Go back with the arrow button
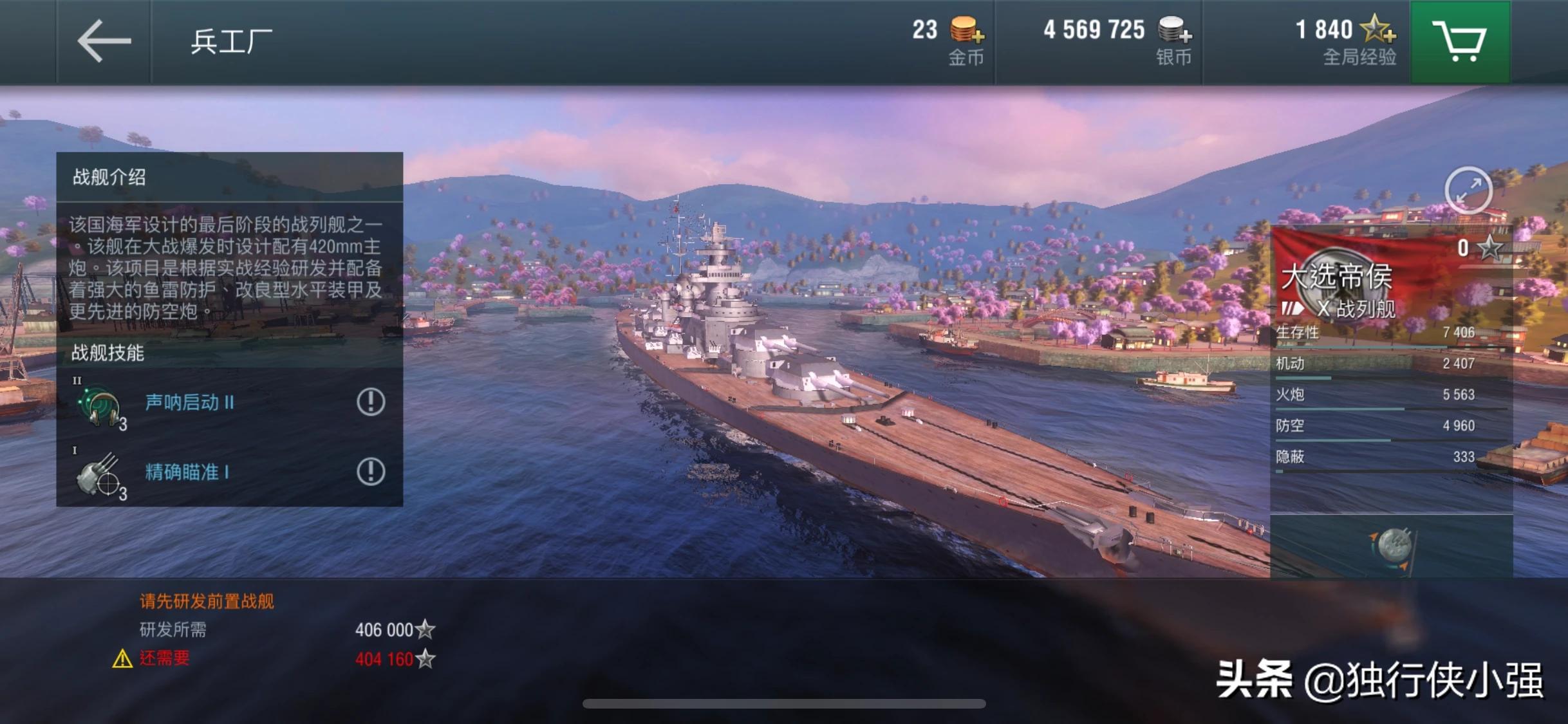Image resolution: width=1568 pixels, height=724 pixels. pos(104,41)
